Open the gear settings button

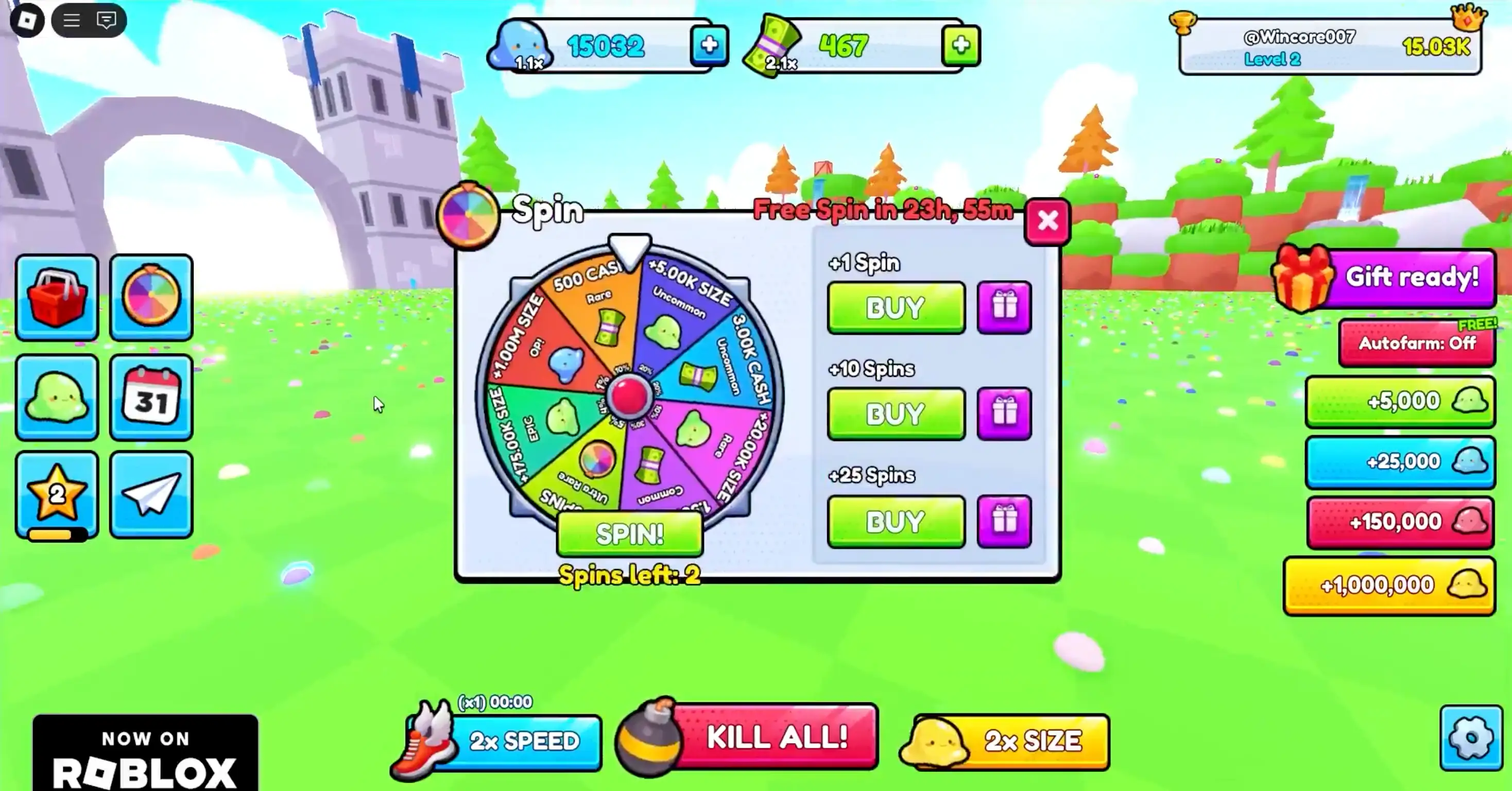1470,737
